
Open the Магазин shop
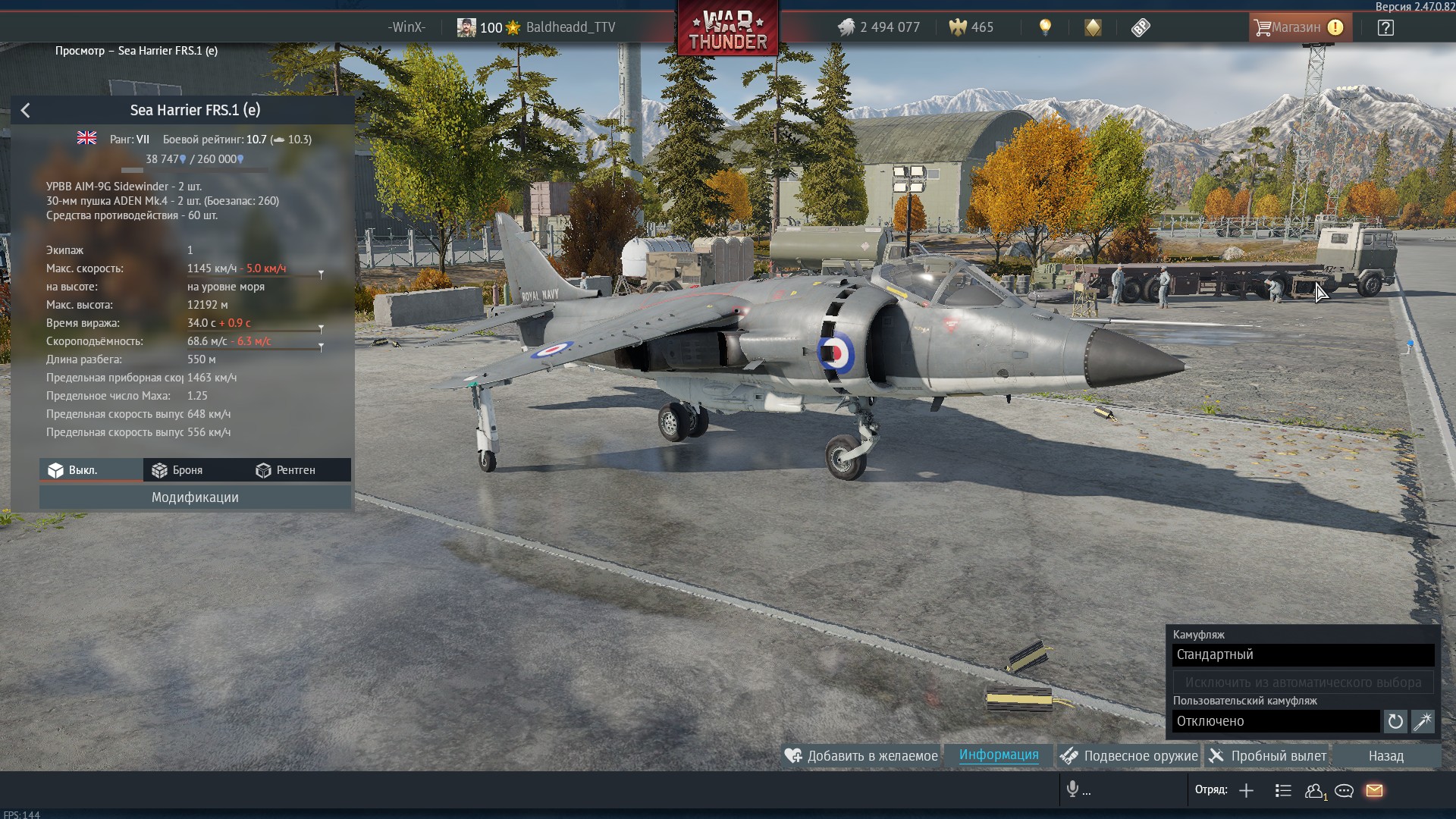[1299, 27]
